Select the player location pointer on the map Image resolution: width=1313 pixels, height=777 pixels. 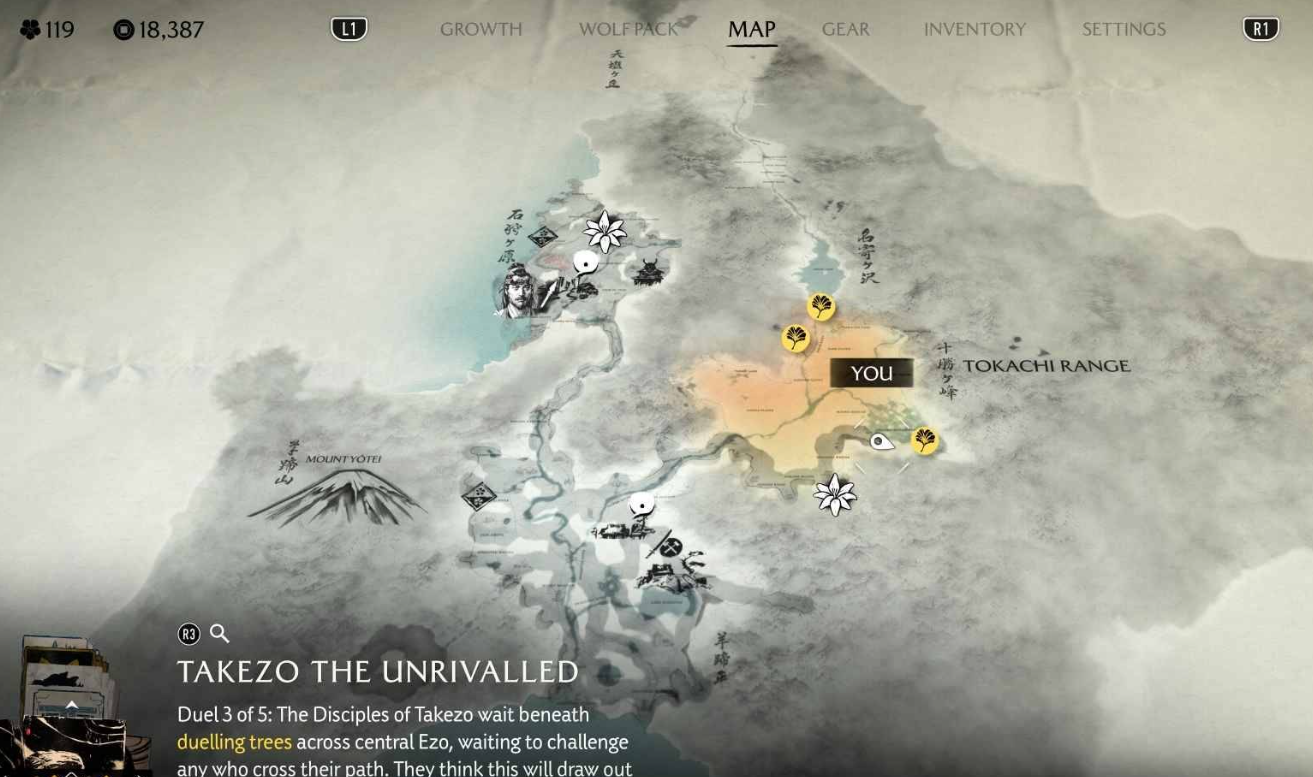881,441
